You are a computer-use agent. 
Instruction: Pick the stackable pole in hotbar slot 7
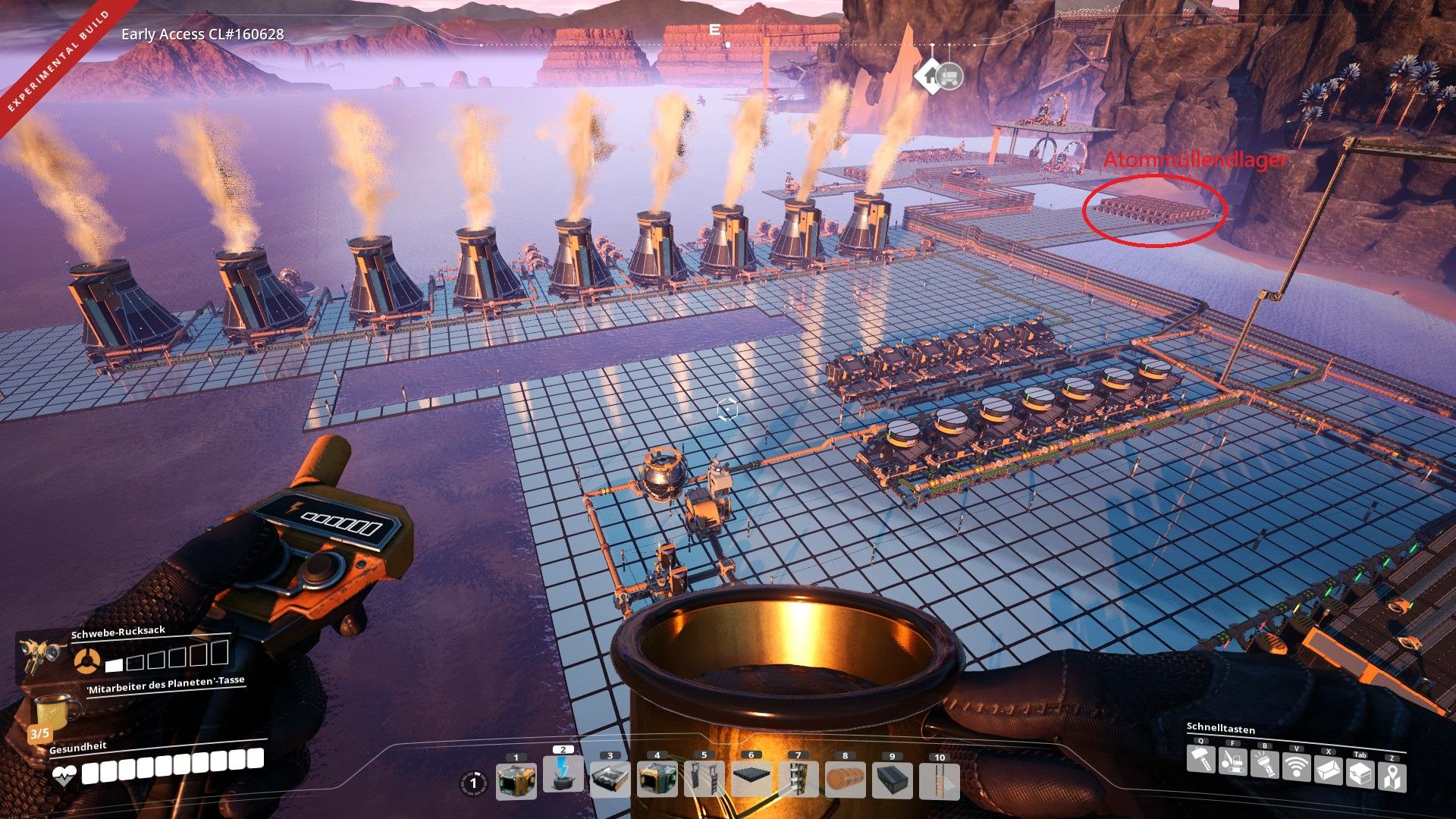tap(798, 780)
